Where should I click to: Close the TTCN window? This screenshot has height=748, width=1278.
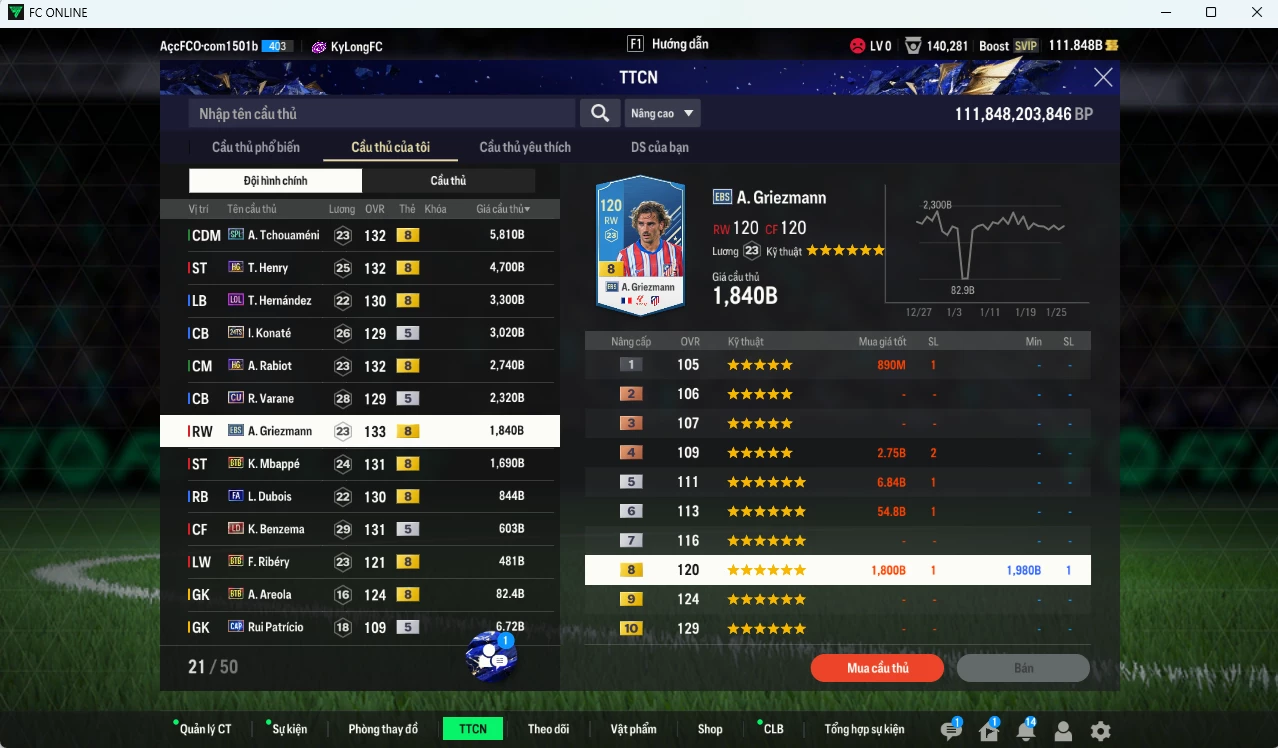click(1103, 78)
